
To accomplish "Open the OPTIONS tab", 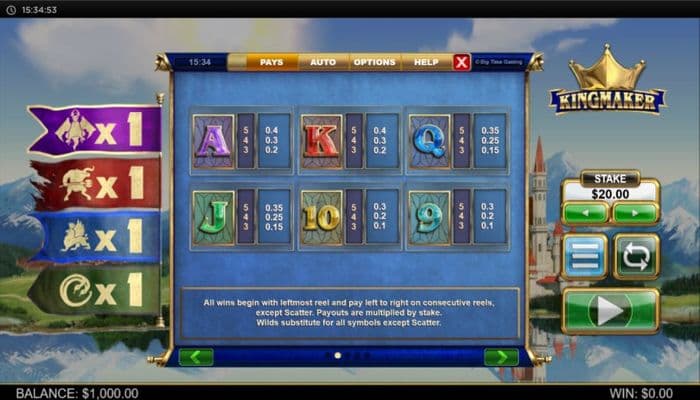I will tap(375, 62).
